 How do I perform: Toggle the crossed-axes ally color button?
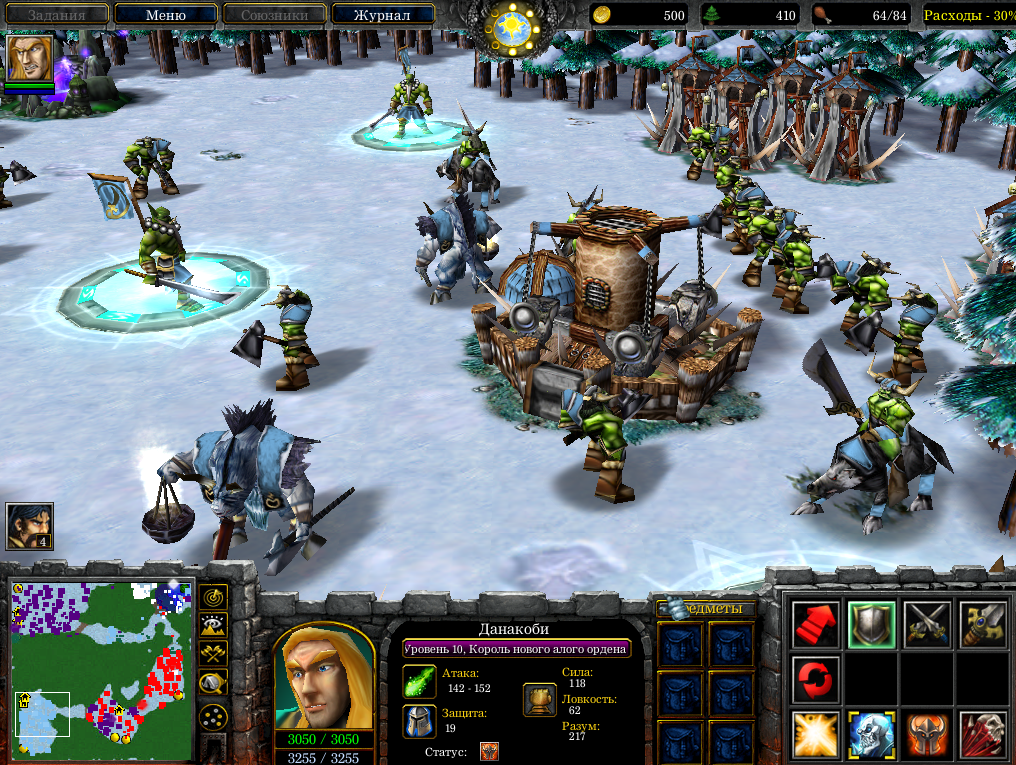point(213,655)
